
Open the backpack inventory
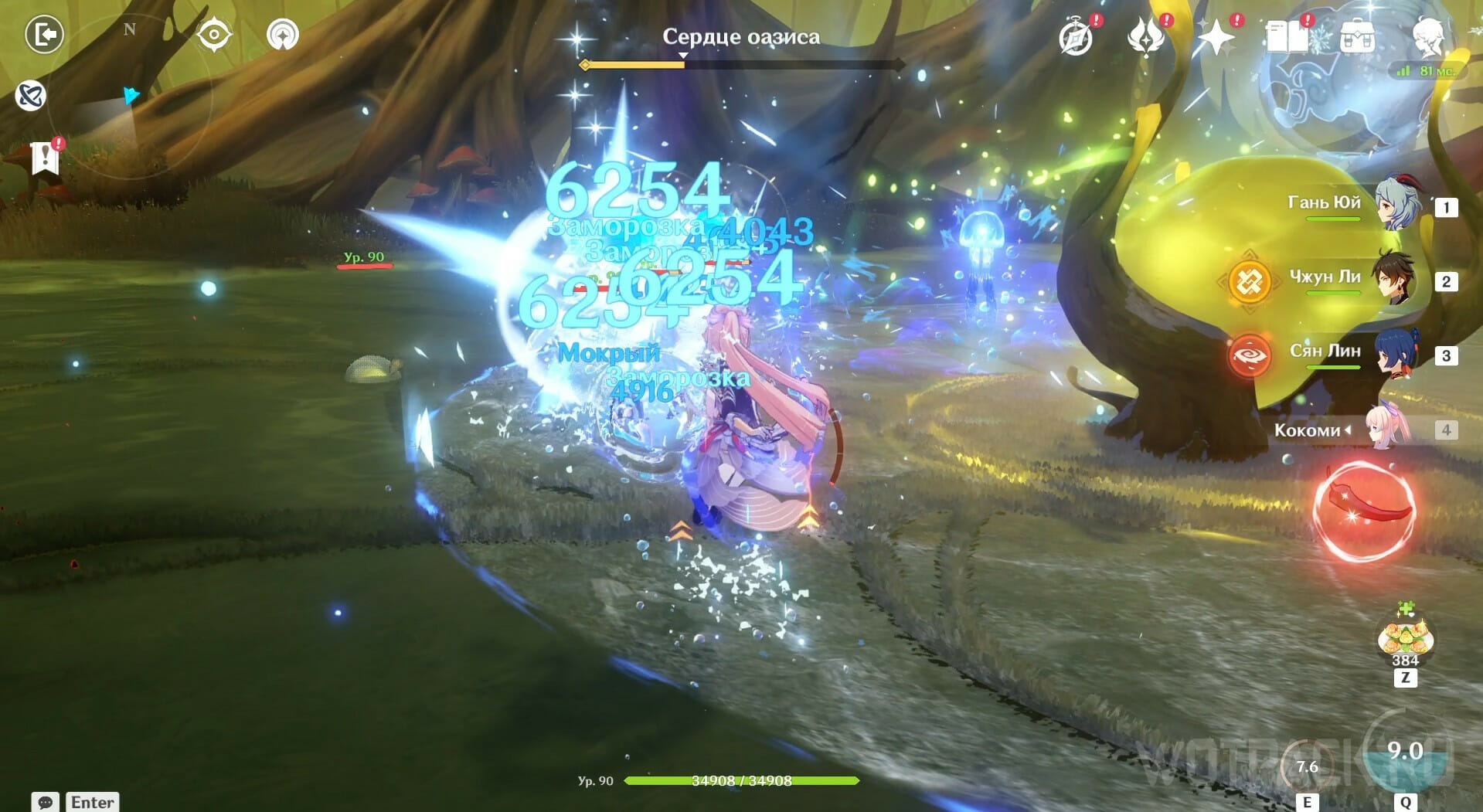pyautogui.click(x=1357, y=37)
